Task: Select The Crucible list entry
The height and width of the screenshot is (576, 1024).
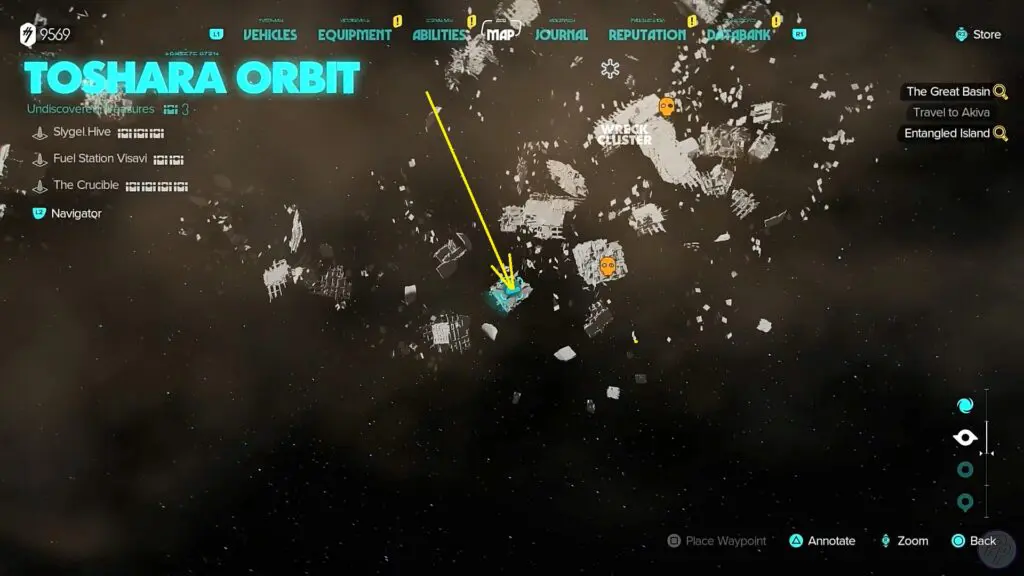Action: click(86, 185)
